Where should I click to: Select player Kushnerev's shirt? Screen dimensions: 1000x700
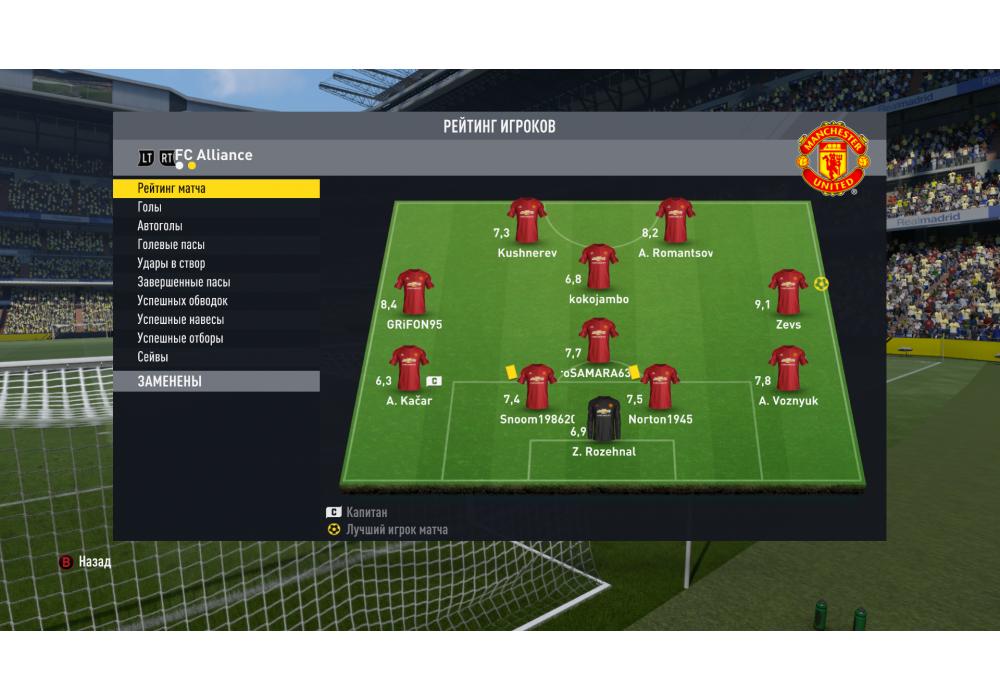(526, 221)
